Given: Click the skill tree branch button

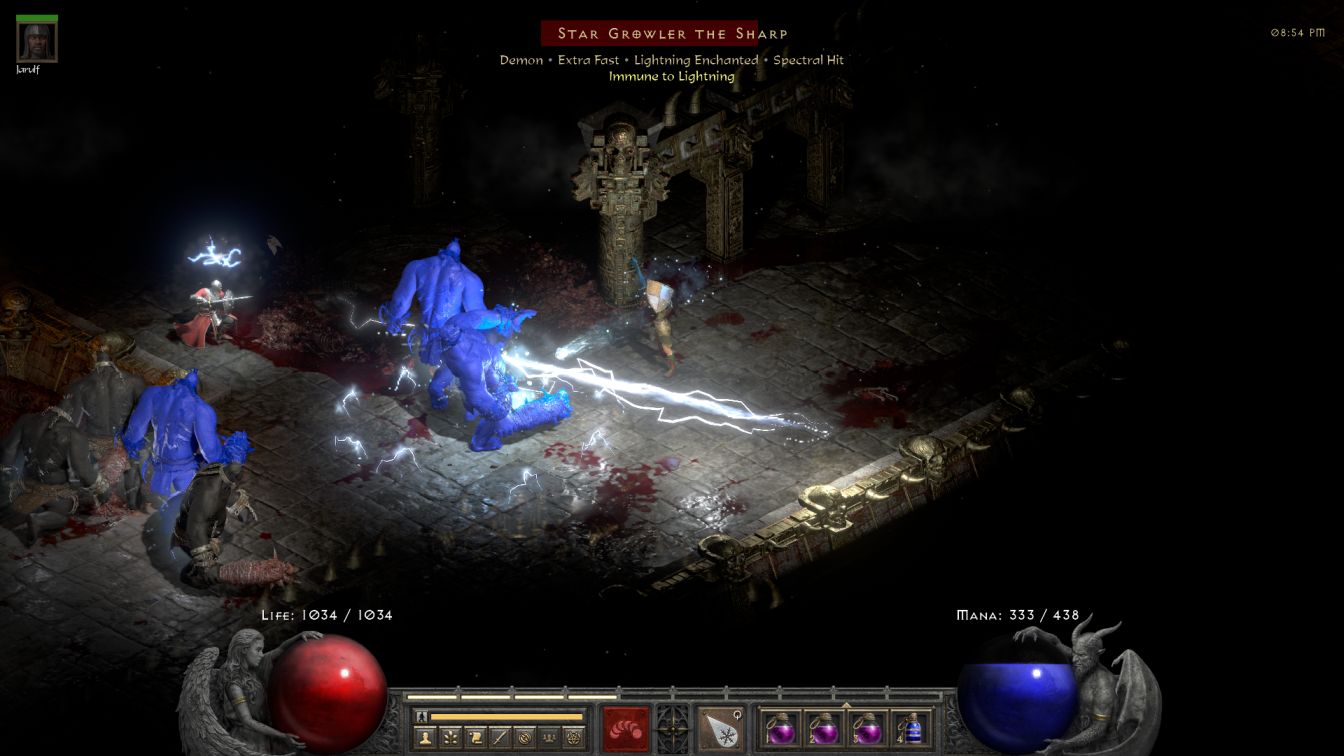Looking at the screenshot, I should (452, 738).
